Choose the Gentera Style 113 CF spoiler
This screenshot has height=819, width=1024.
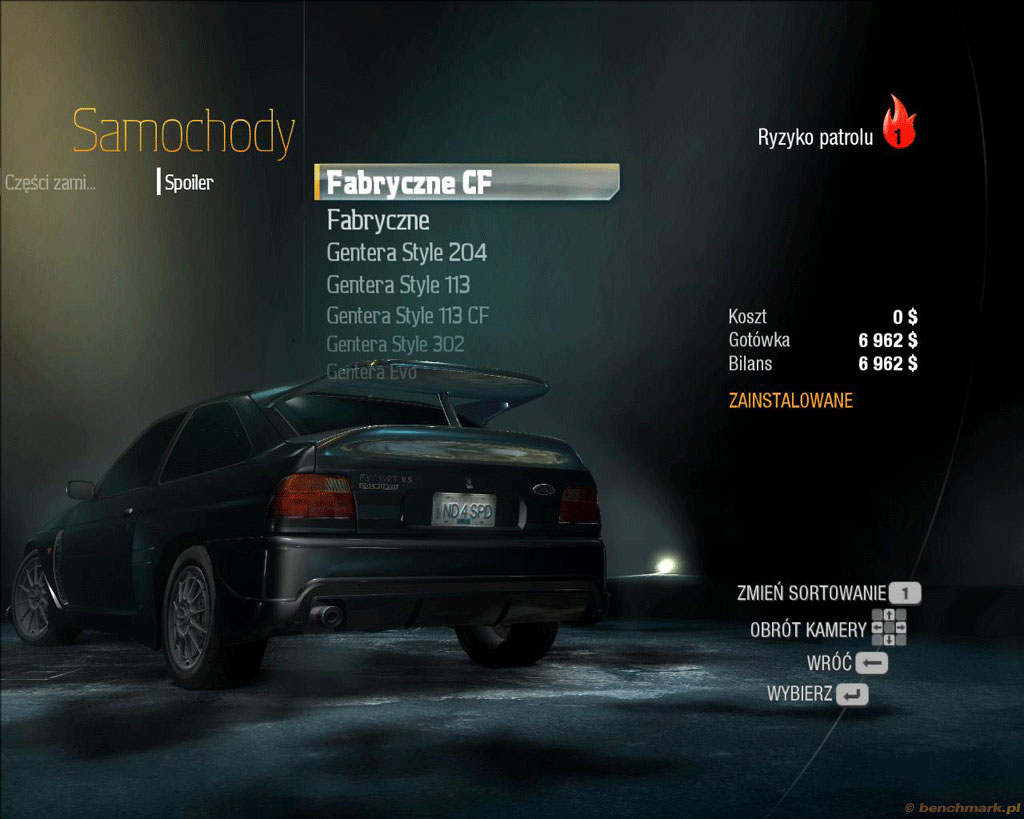coord(408,316)
